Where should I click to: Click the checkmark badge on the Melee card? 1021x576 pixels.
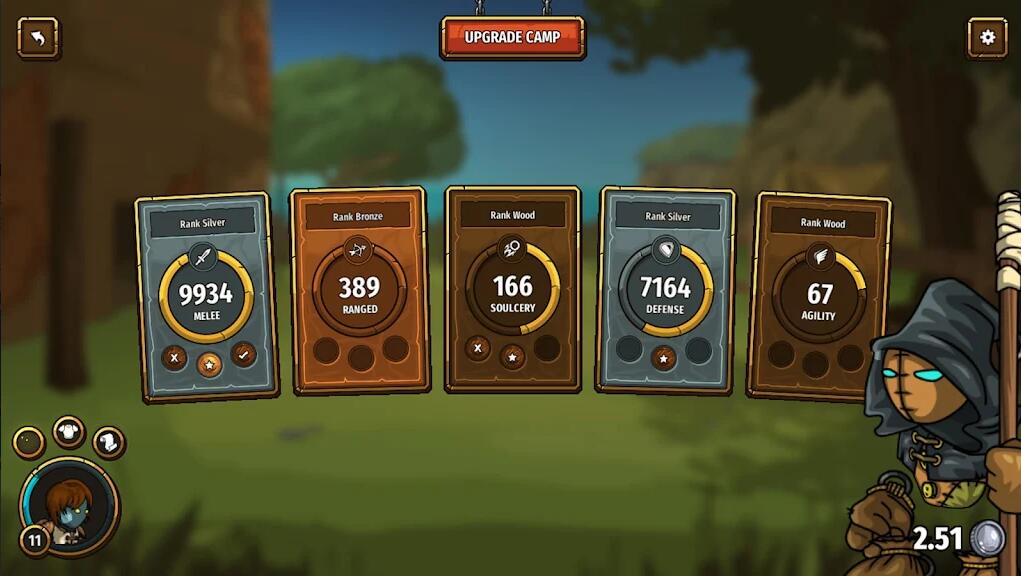pyautogui.click(x=243, y=354)
